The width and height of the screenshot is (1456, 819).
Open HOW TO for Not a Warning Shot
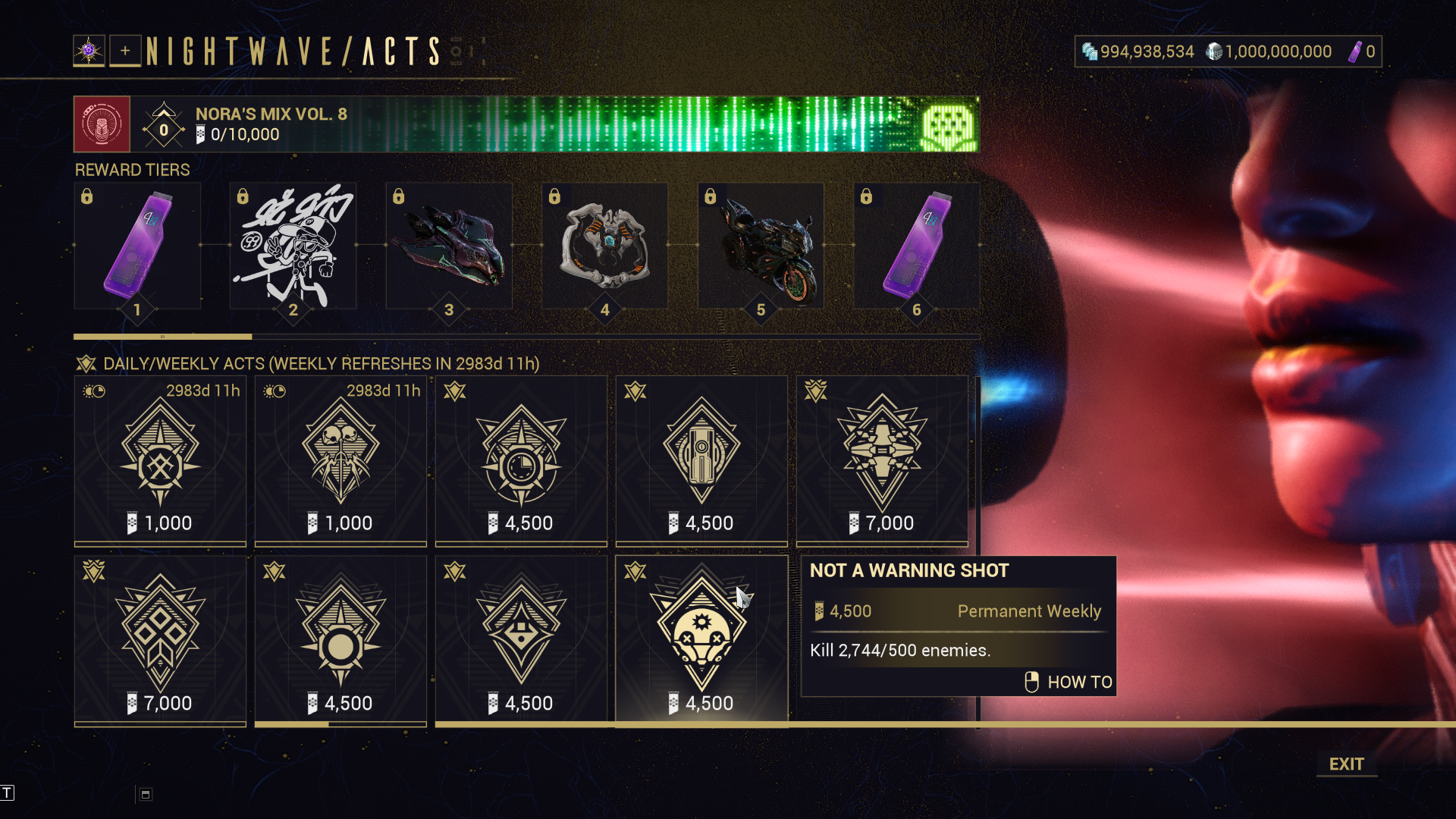[x=1069, y=682]
